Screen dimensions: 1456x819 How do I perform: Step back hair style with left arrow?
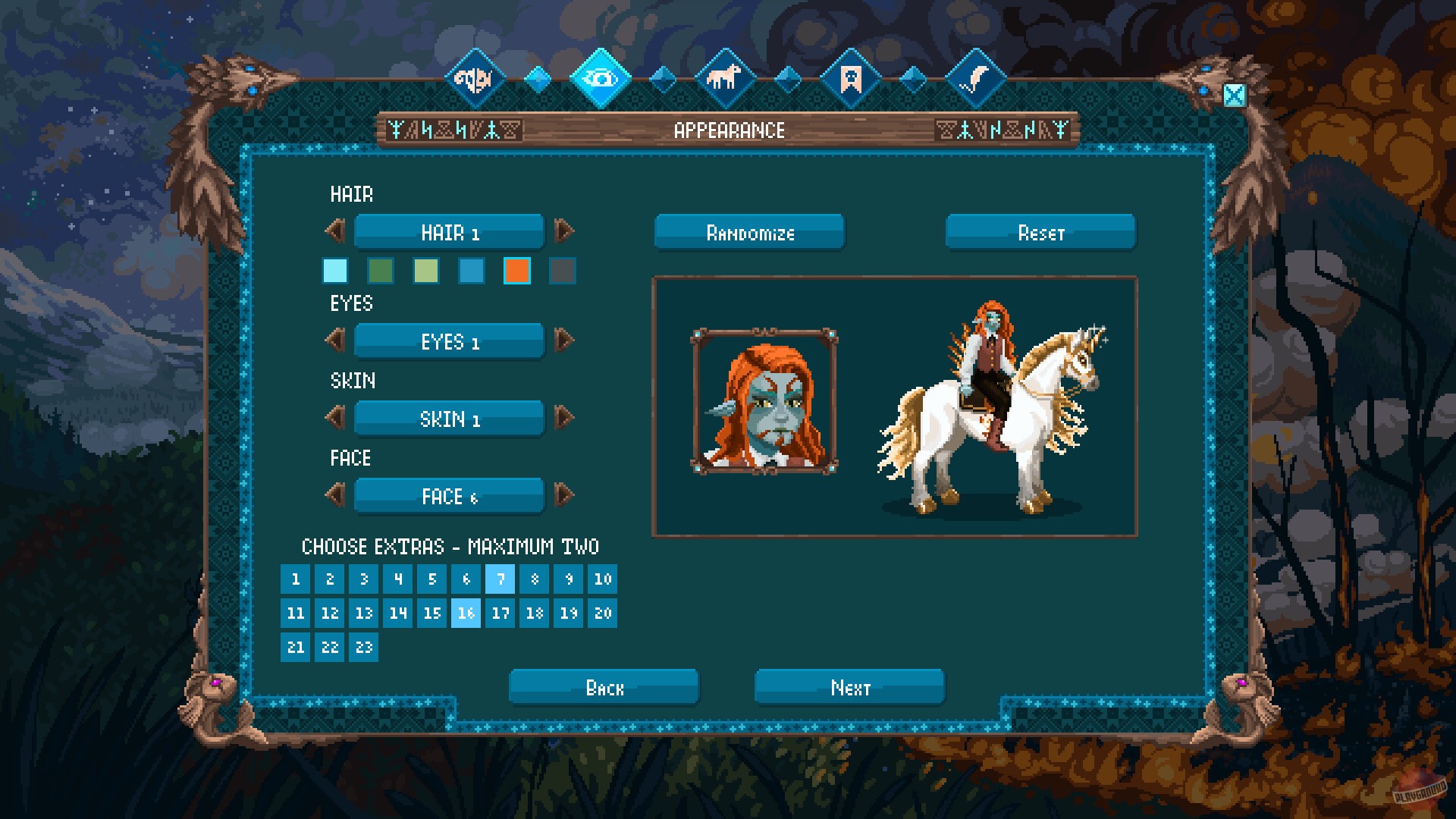coord(335,232)
